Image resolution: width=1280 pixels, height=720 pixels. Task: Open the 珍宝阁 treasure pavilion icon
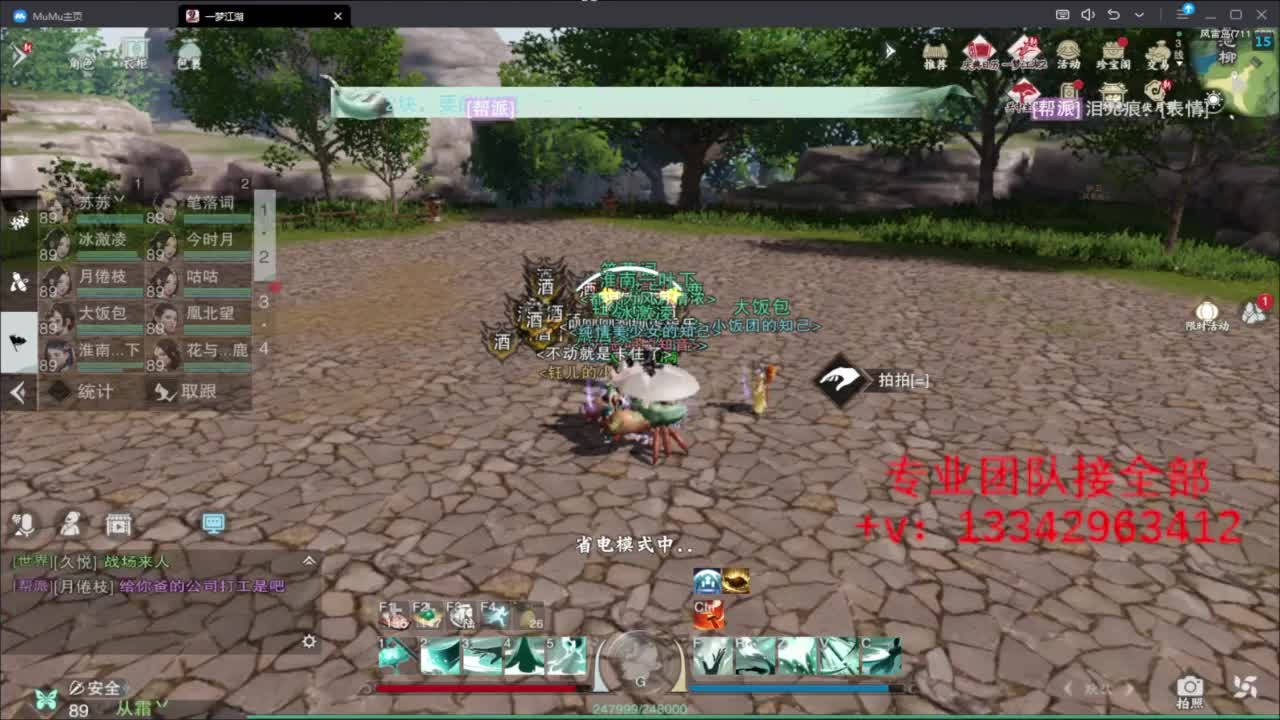(1114, 52)
